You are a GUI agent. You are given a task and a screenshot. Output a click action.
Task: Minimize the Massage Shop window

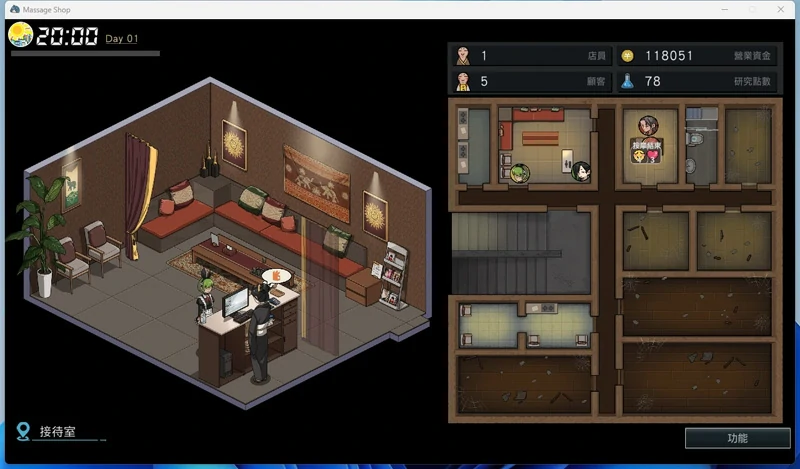point(716,9)
